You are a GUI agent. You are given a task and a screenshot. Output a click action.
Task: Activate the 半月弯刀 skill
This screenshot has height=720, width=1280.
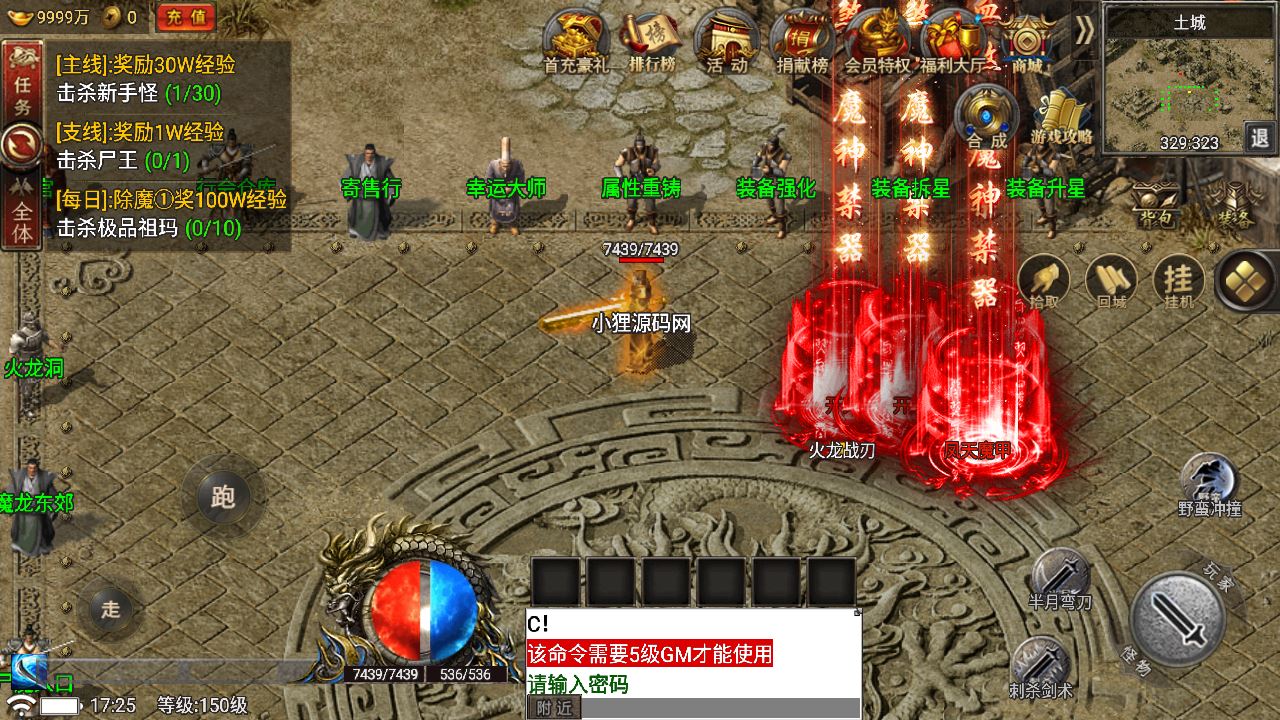coord(1060,578)
